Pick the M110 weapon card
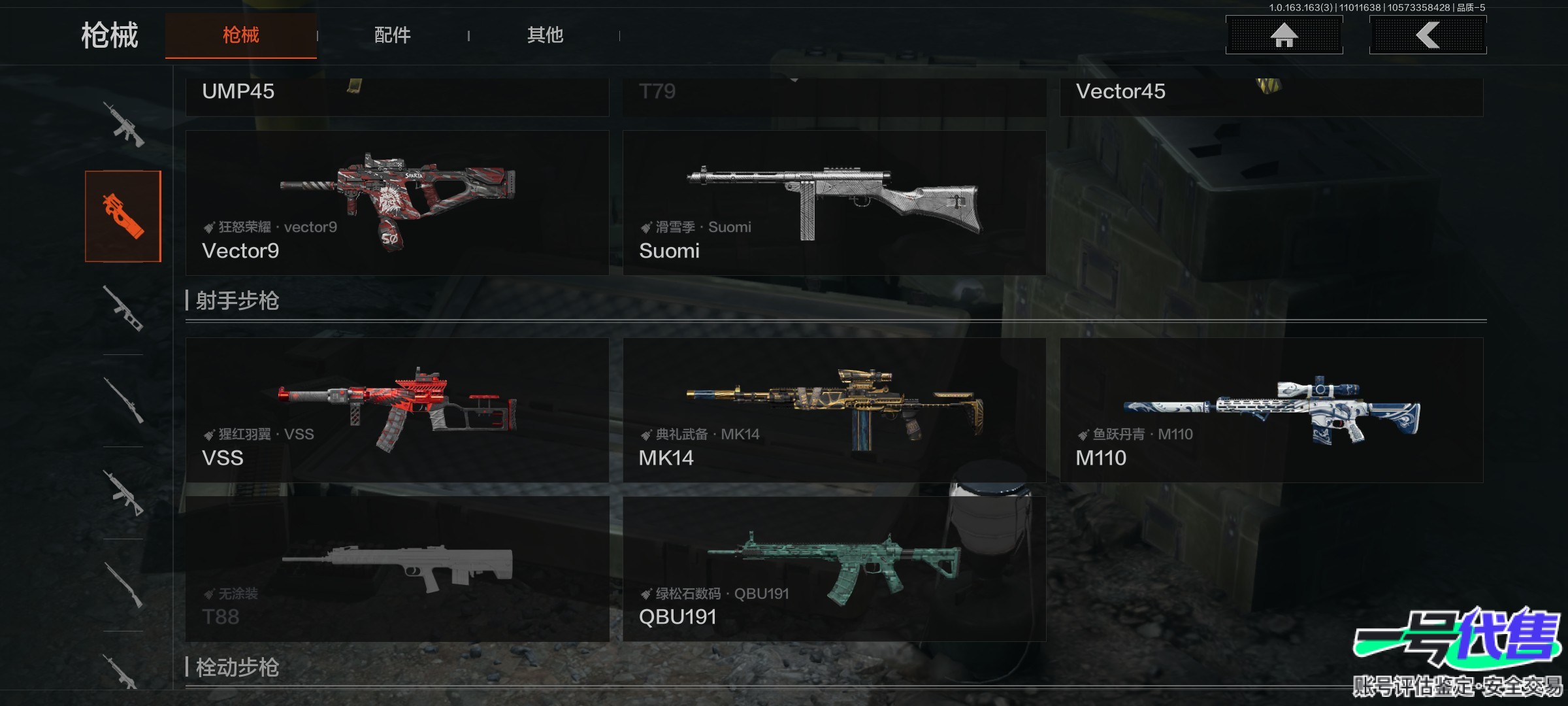The height and width of the screenshot is (706, 1568). click(x=1271, y=410)
